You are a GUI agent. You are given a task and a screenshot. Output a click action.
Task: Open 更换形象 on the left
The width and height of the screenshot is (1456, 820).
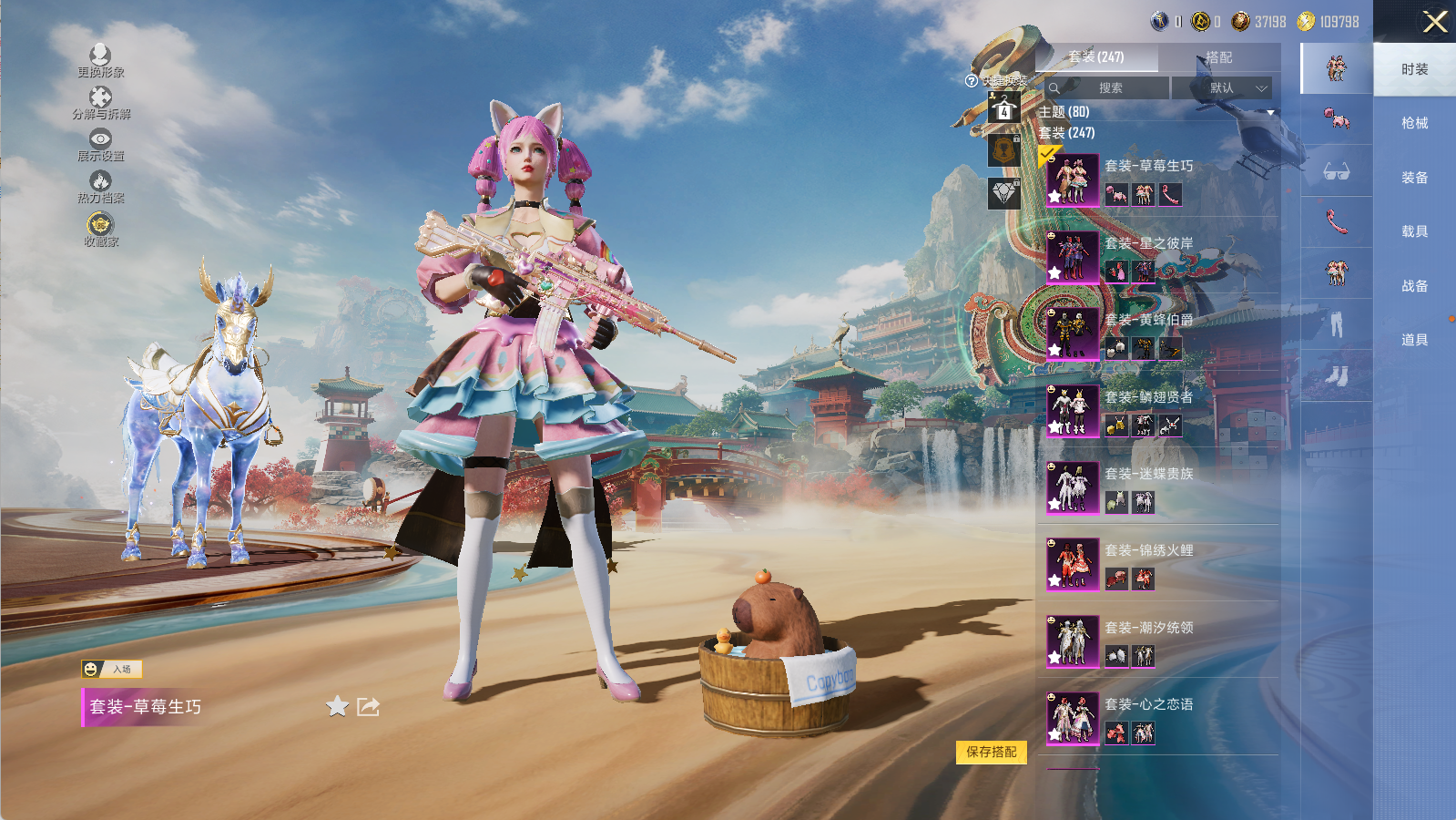click(100, 61)
